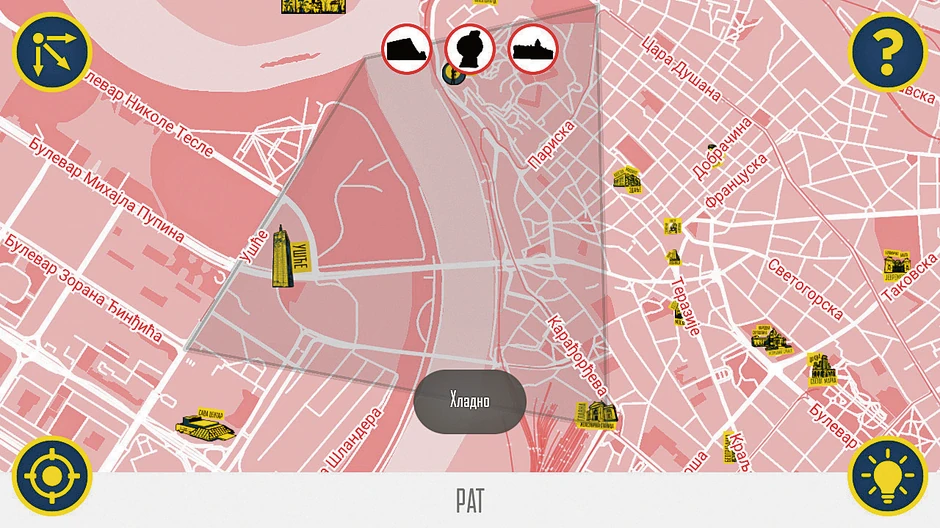This screenshot has width=940, height=528.
Task: Tap the Ušće tower map marker
Action: click(289, 256)
